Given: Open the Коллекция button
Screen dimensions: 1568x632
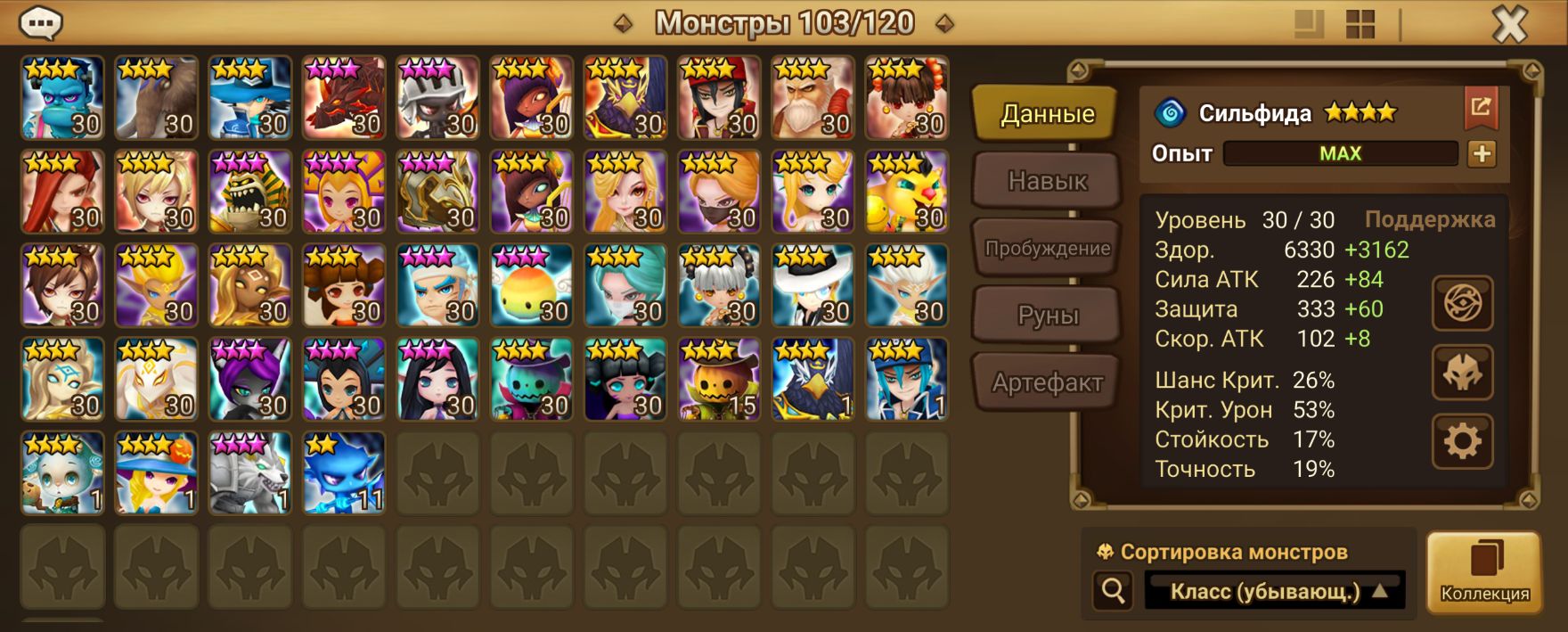Looking at the screenshot, I should [1484, 572].
